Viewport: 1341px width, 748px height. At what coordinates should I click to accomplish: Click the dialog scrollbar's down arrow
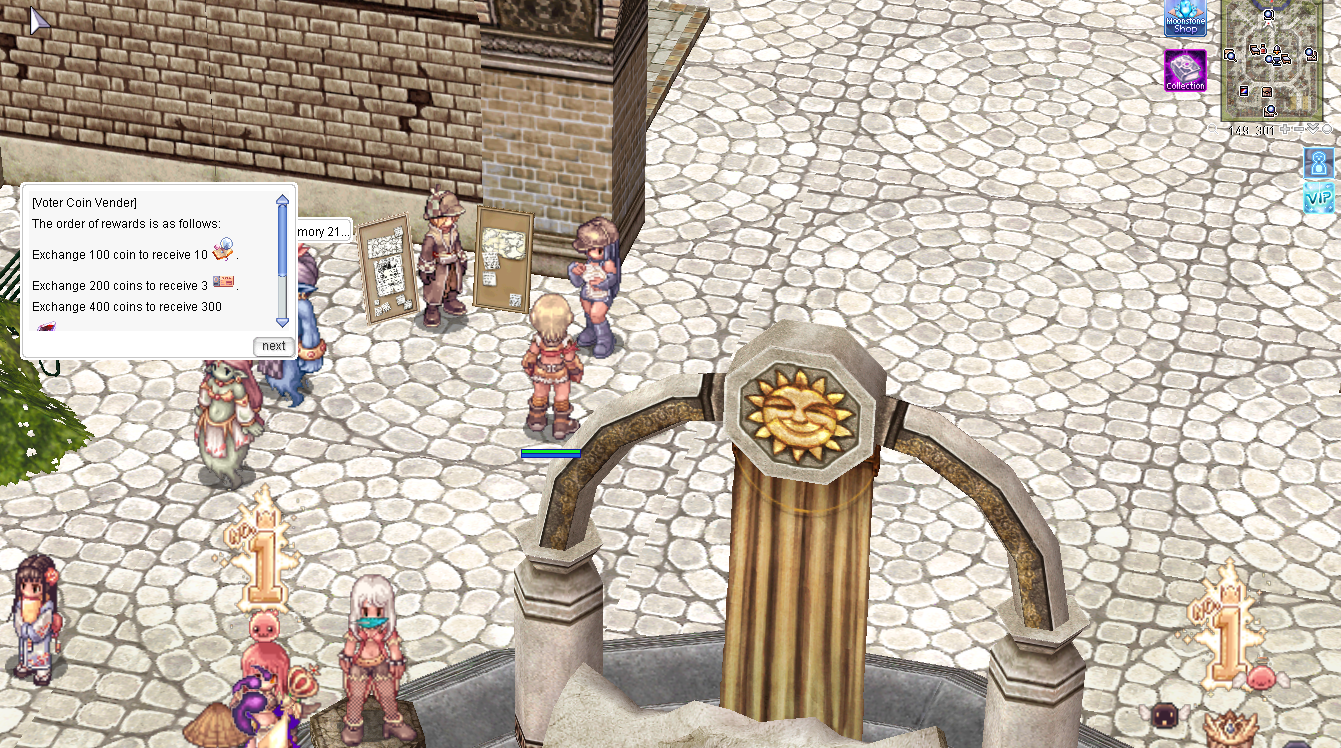[282, 321]
